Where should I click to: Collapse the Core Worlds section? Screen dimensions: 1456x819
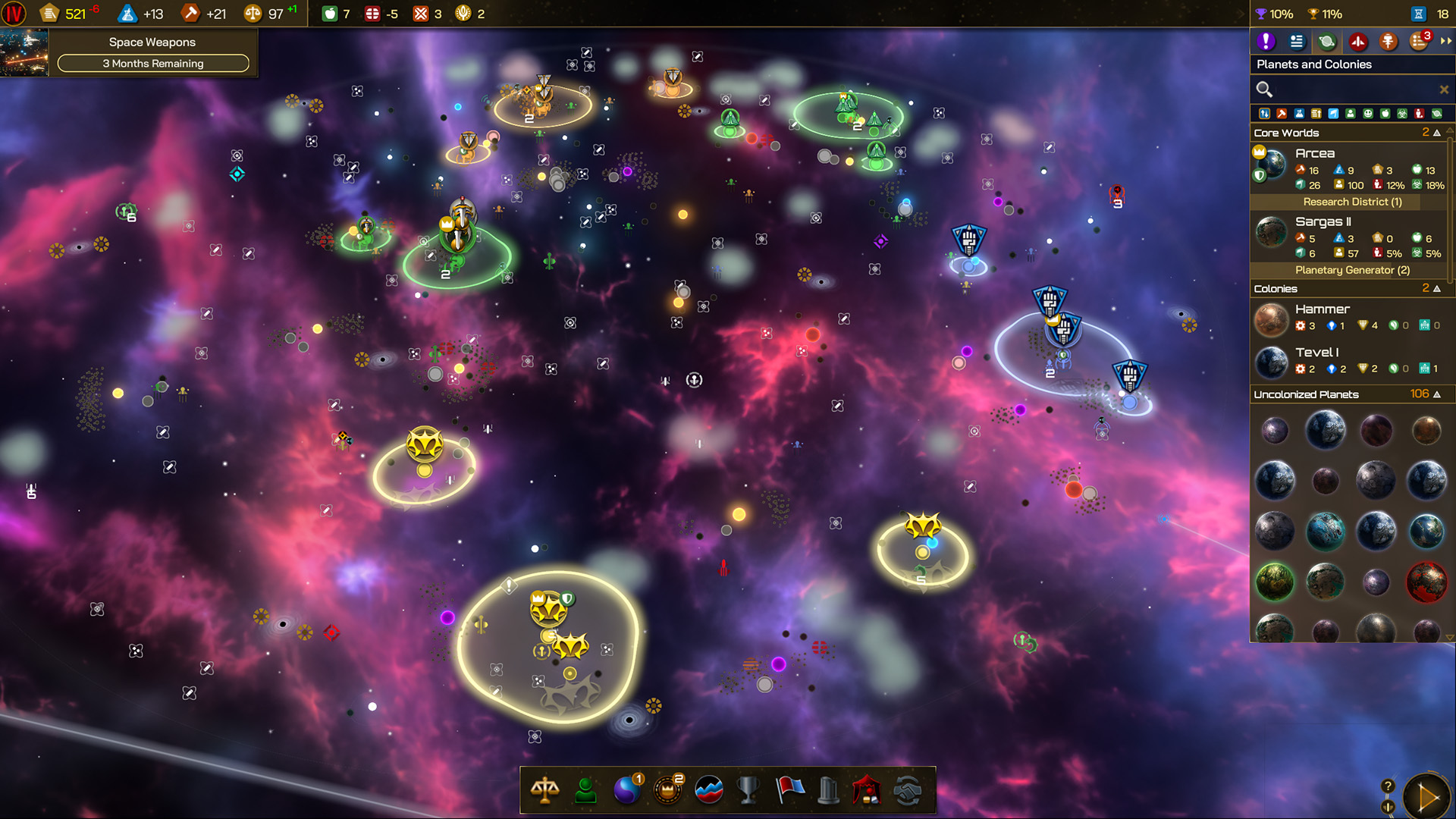click(1438, 133)
